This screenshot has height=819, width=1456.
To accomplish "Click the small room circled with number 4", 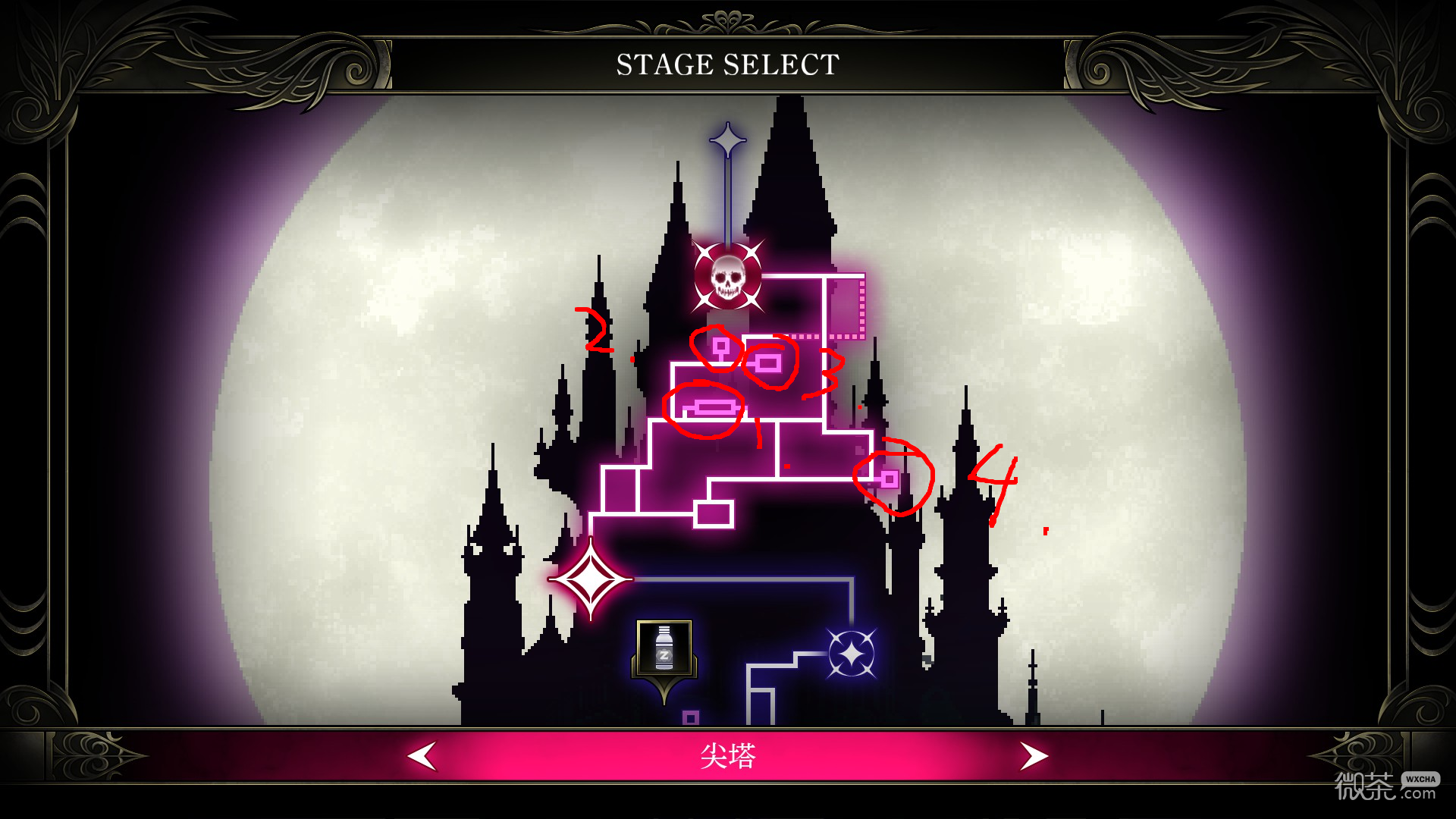I will pyautogui.click(x=890, y=479).
